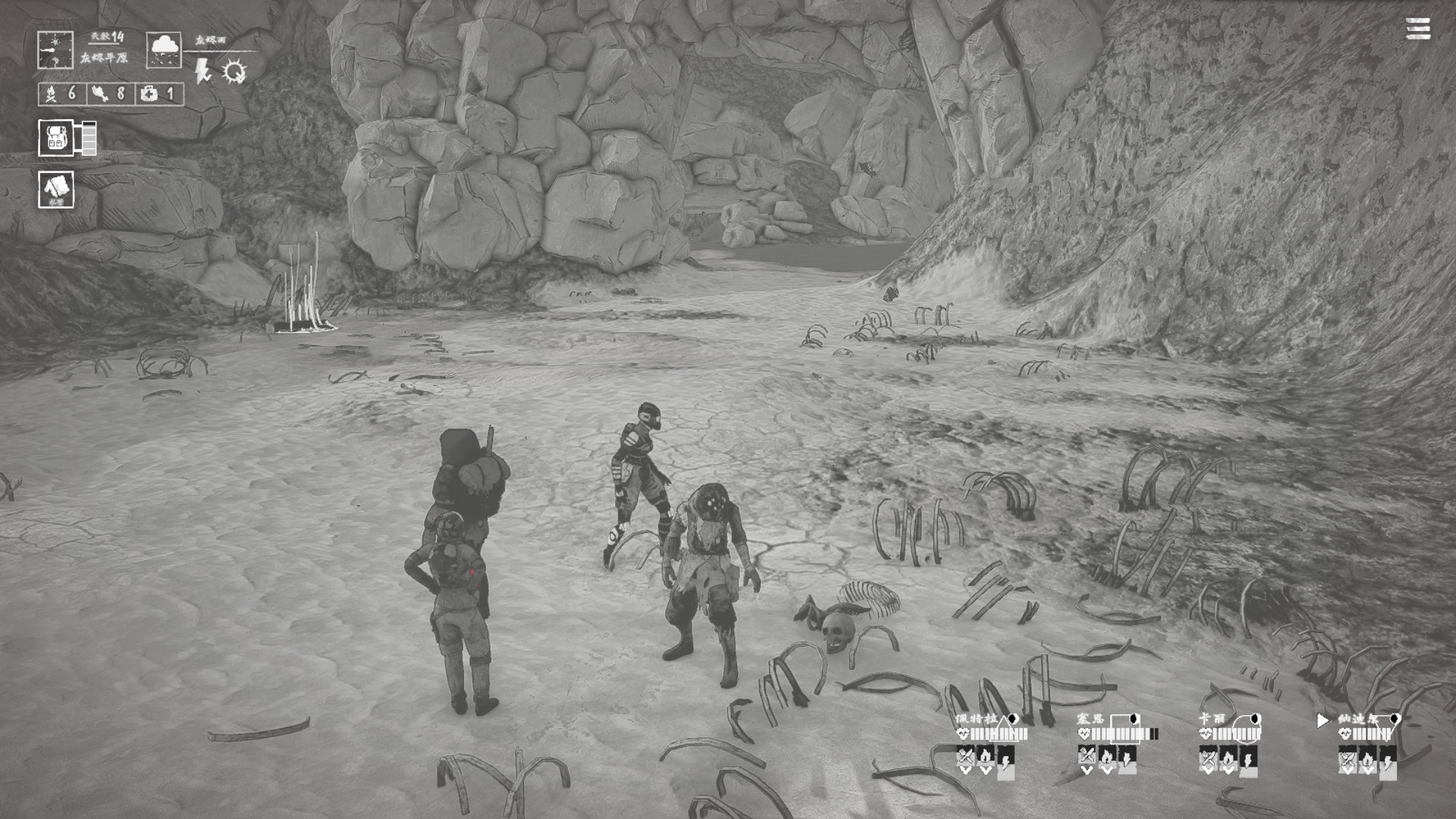Click the camp tent button
This screenshot has height=819, width=1456.
coord(56,189)
